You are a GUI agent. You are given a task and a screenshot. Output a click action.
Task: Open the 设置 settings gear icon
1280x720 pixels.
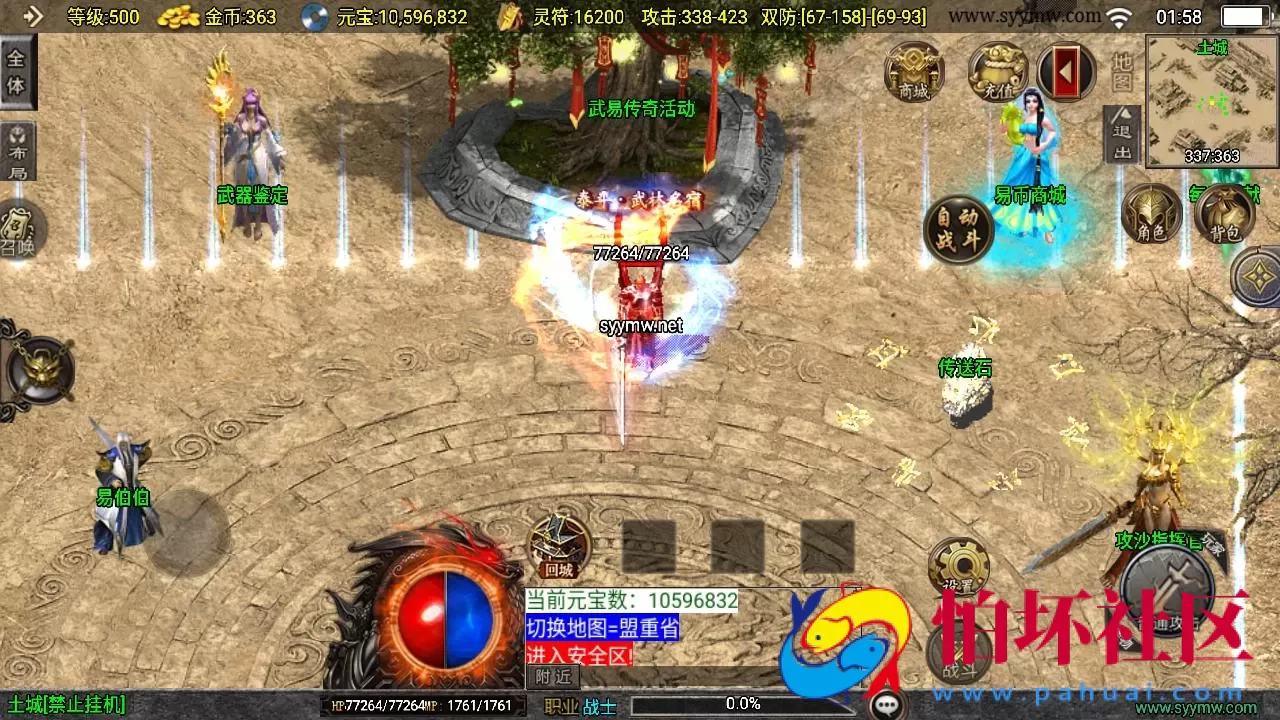coord(961,565)
